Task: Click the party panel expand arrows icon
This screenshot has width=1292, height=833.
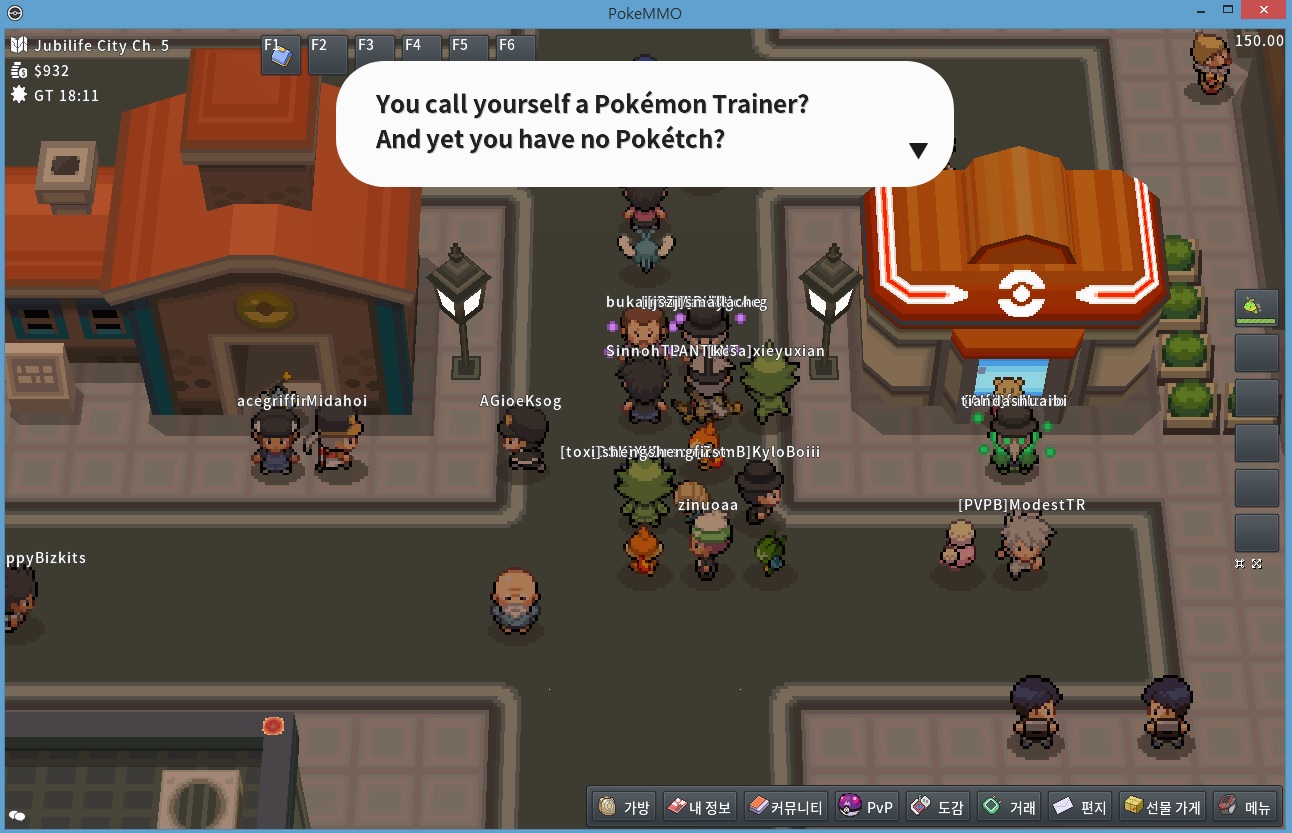Action: (x=1257, y=564)
